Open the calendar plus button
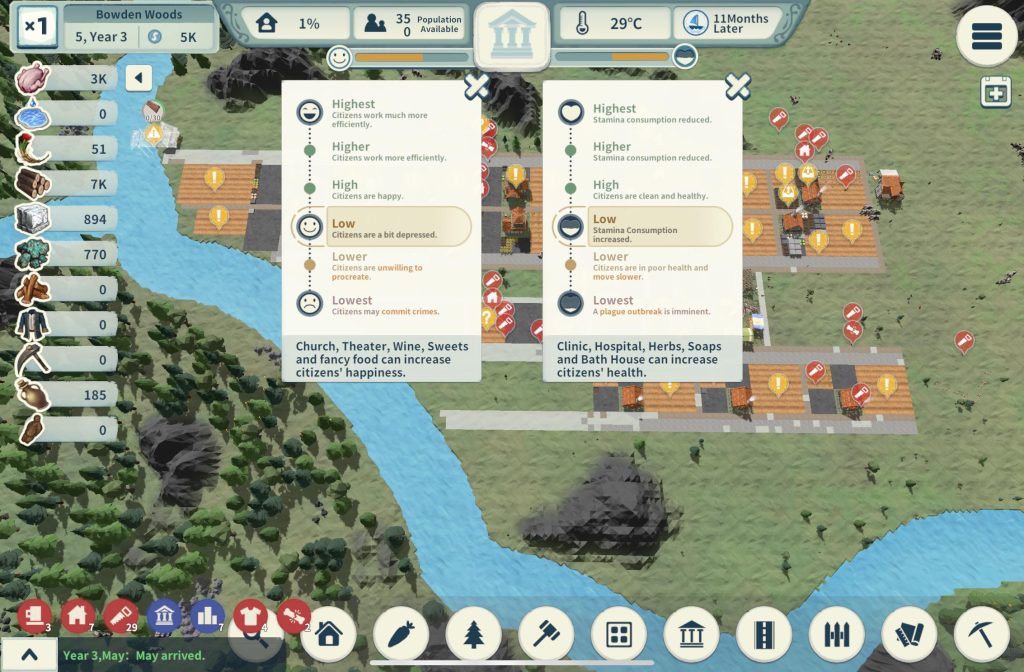1024x672 pixels. click(995, 92)
